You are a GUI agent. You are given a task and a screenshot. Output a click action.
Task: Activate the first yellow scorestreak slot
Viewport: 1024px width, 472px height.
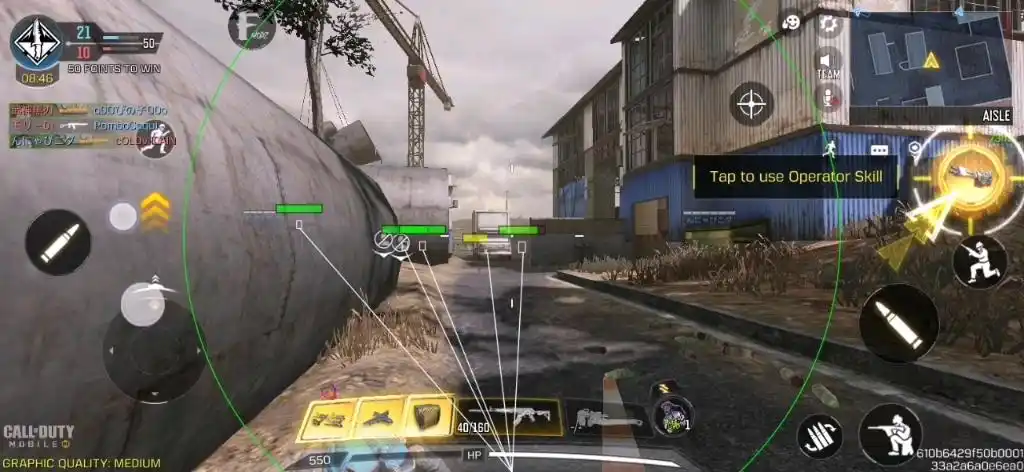325,418
